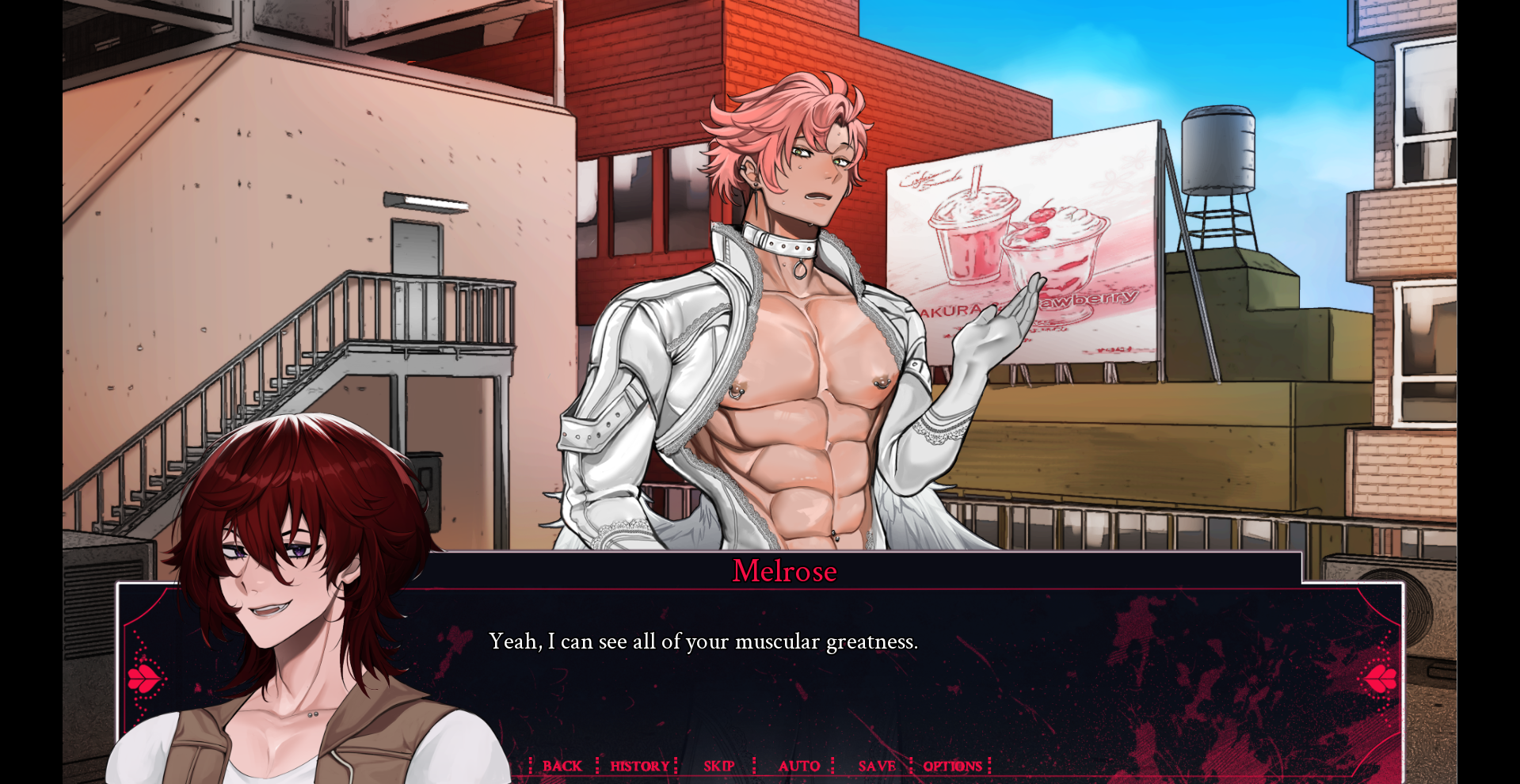Enable AUTO mode for automatic text advance
This screenshot has height=784, width=1520.
800,766
